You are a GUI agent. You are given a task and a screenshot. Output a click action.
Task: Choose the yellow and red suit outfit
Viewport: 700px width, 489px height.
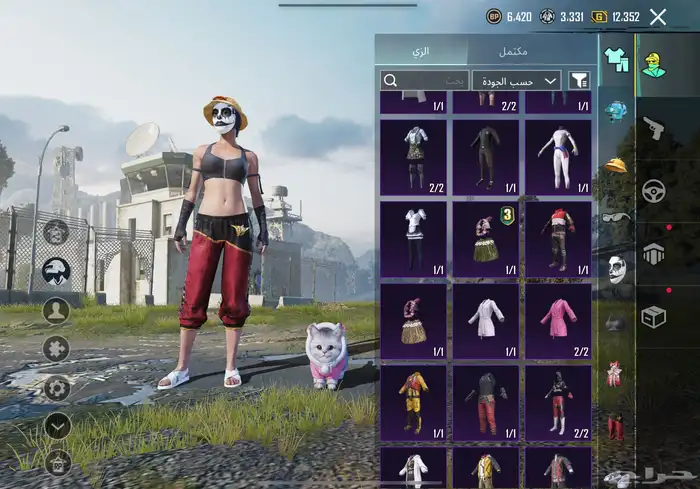(x=413, y=402)
